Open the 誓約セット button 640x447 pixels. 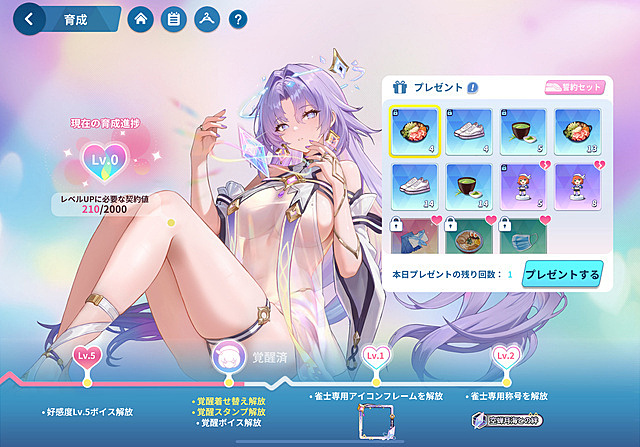pos(574,88)
